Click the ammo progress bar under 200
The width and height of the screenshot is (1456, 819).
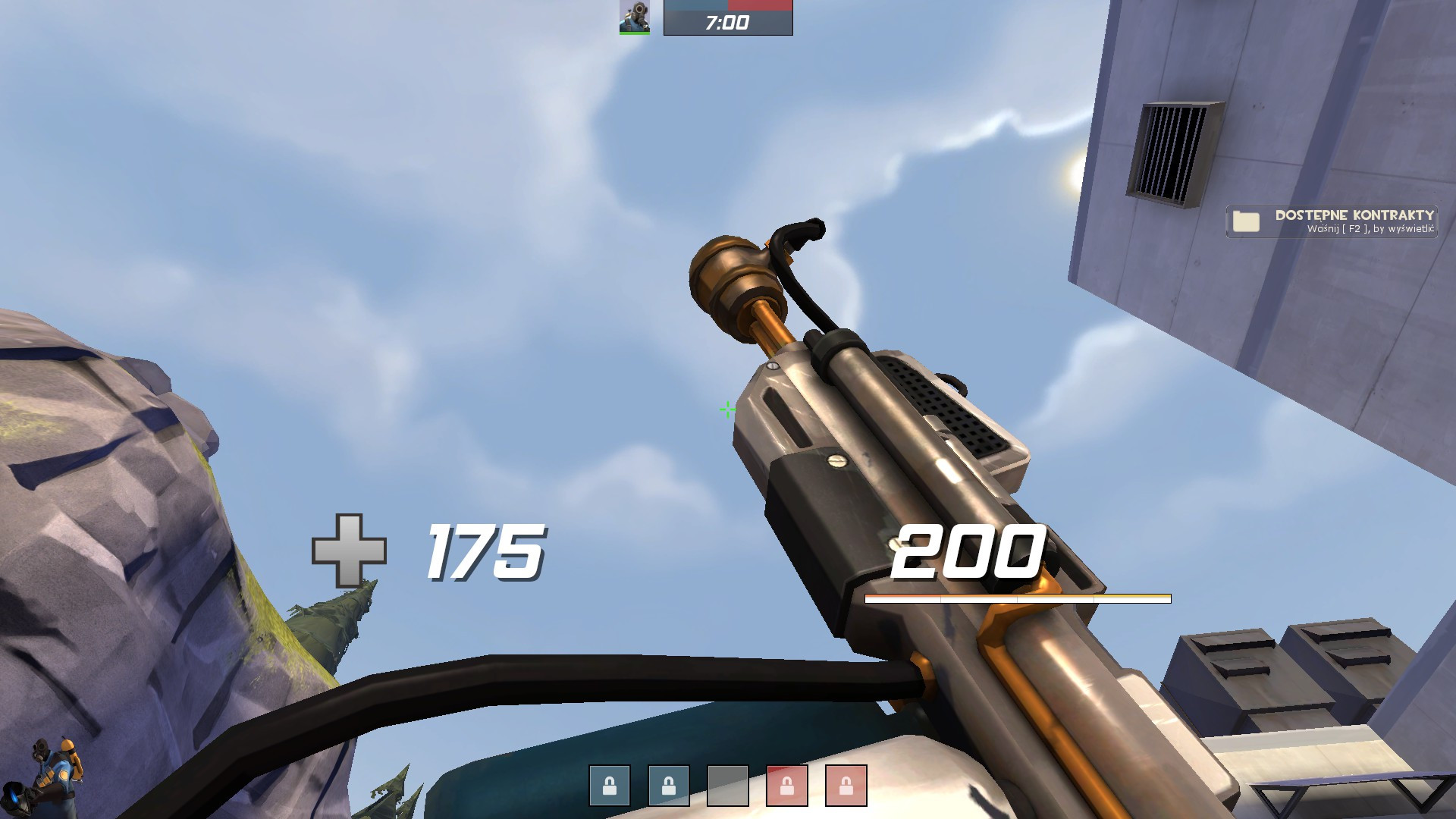1018,599
